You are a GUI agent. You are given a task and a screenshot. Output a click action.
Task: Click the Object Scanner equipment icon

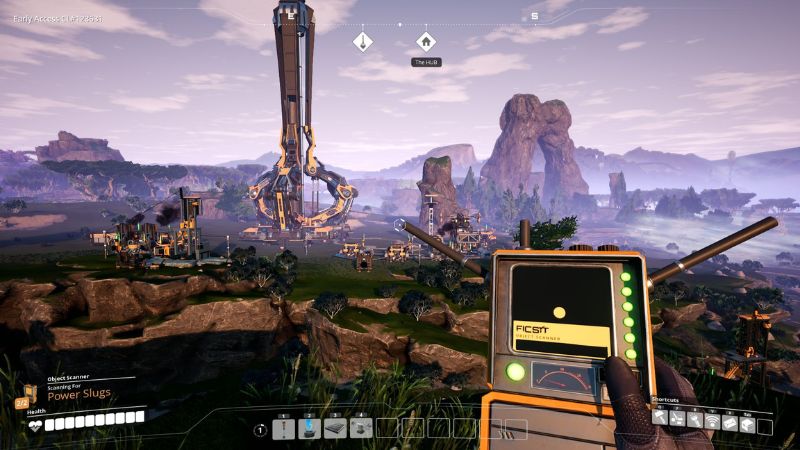(22, 402)
